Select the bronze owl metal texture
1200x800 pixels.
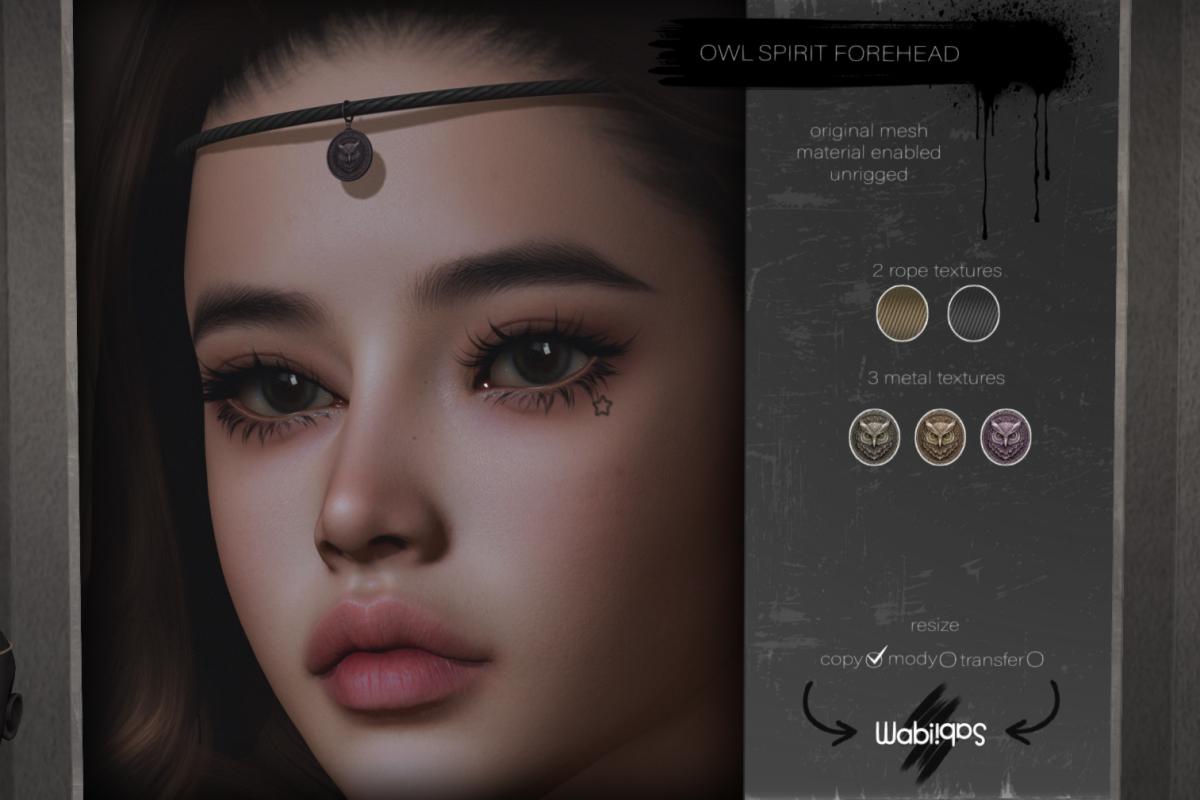[x=940, y=436]
